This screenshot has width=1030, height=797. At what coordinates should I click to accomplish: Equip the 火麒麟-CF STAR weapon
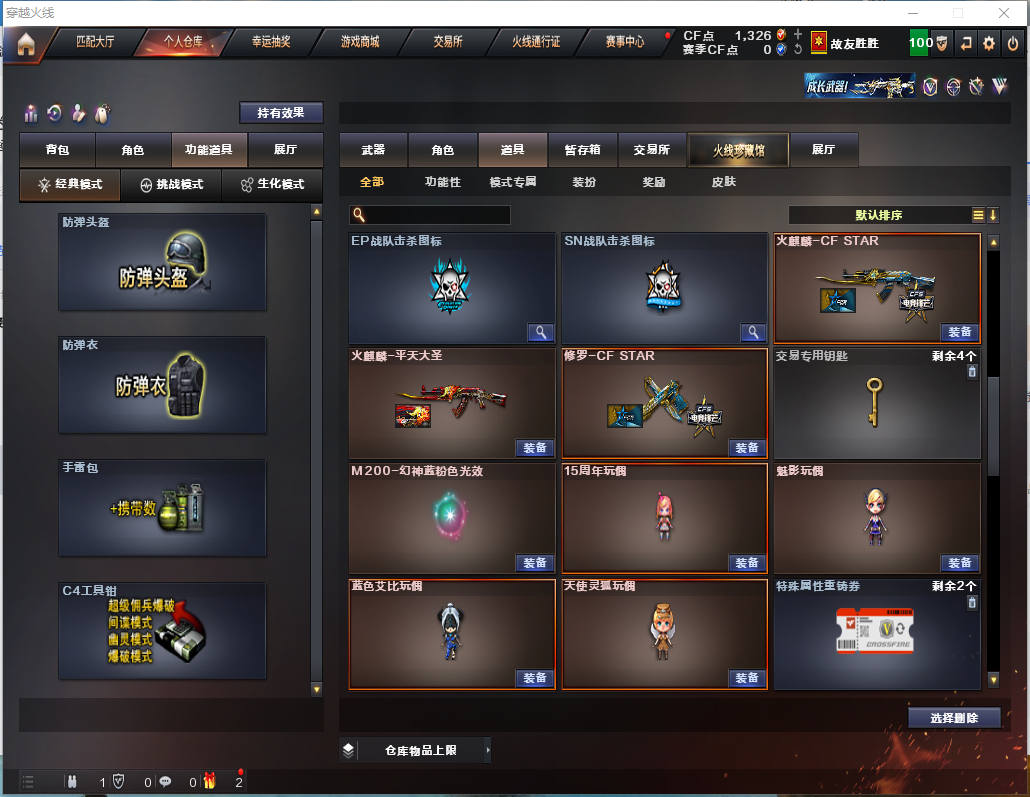tap(960, 333)
